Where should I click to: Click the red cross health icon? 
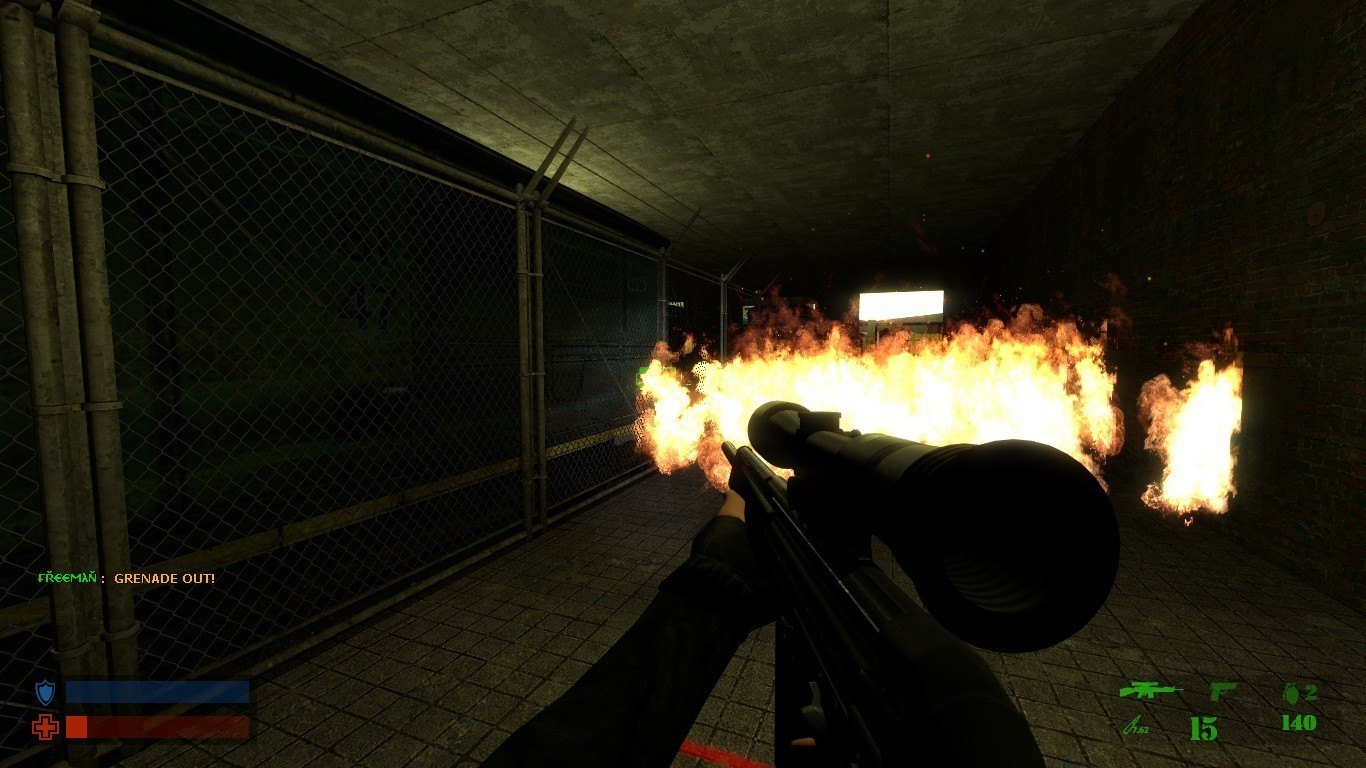(45, 727)
